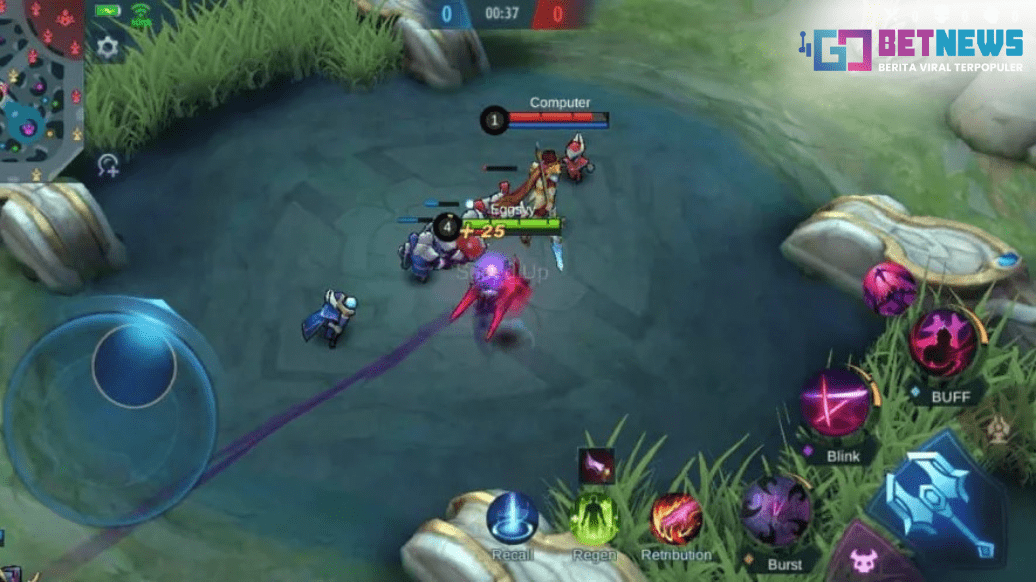The image size is (1036, 582).
Task: Use the equipment item icon above Regen
Action: (596, 465)
